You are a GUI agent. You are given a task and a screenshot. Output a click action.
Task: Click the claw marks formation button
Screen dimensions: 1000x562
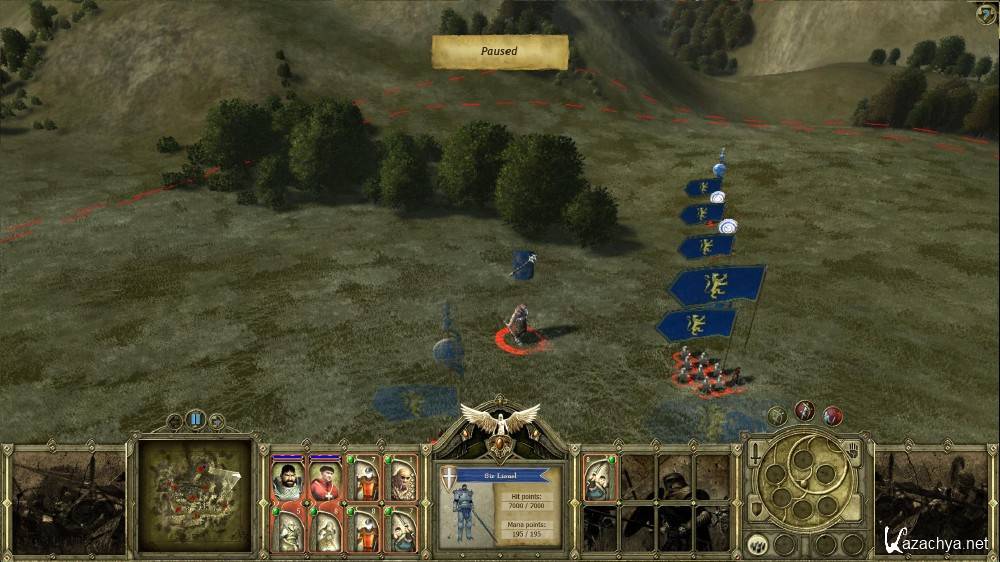click(757, 545)
